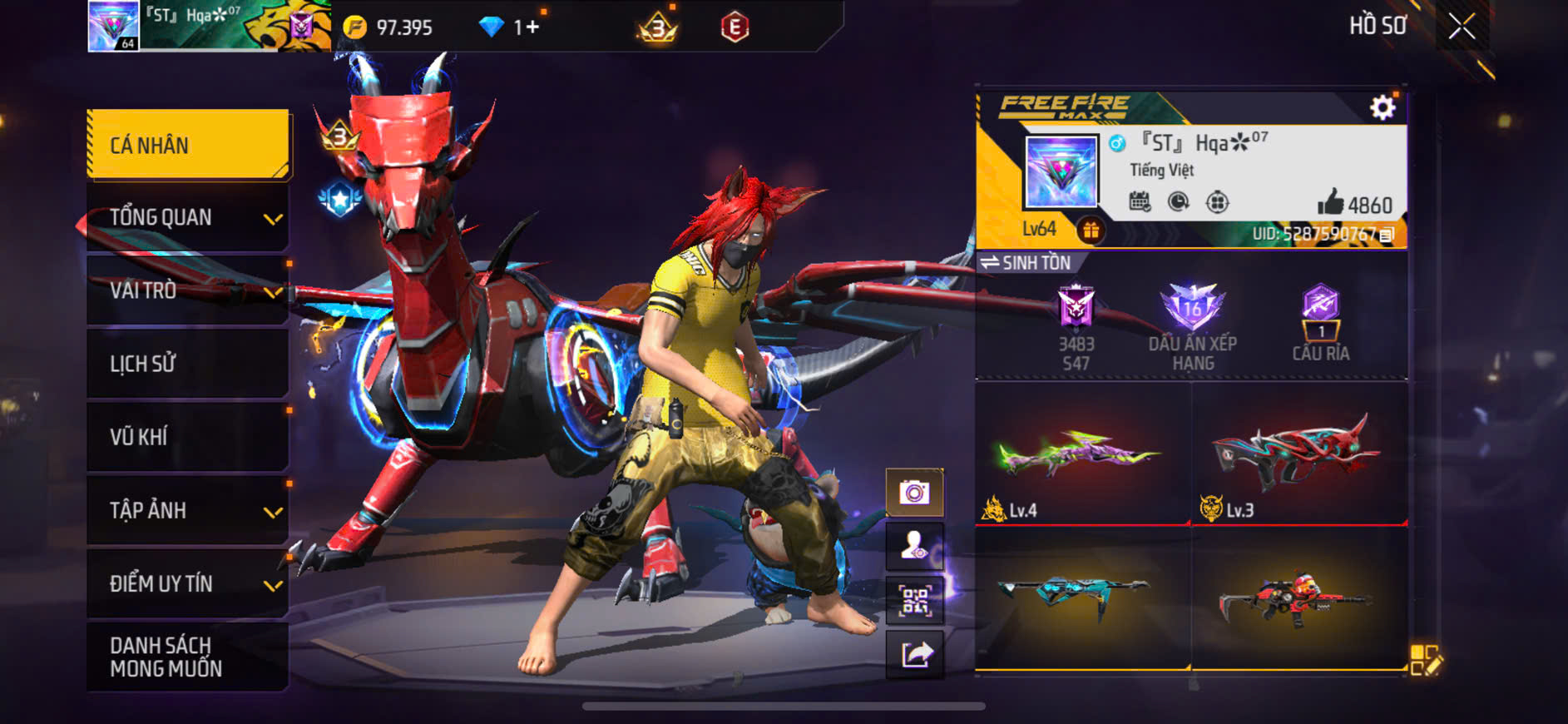Give a like with thumbs-up icon
The image size is (1568, 724).
(x=1330, y=202)
